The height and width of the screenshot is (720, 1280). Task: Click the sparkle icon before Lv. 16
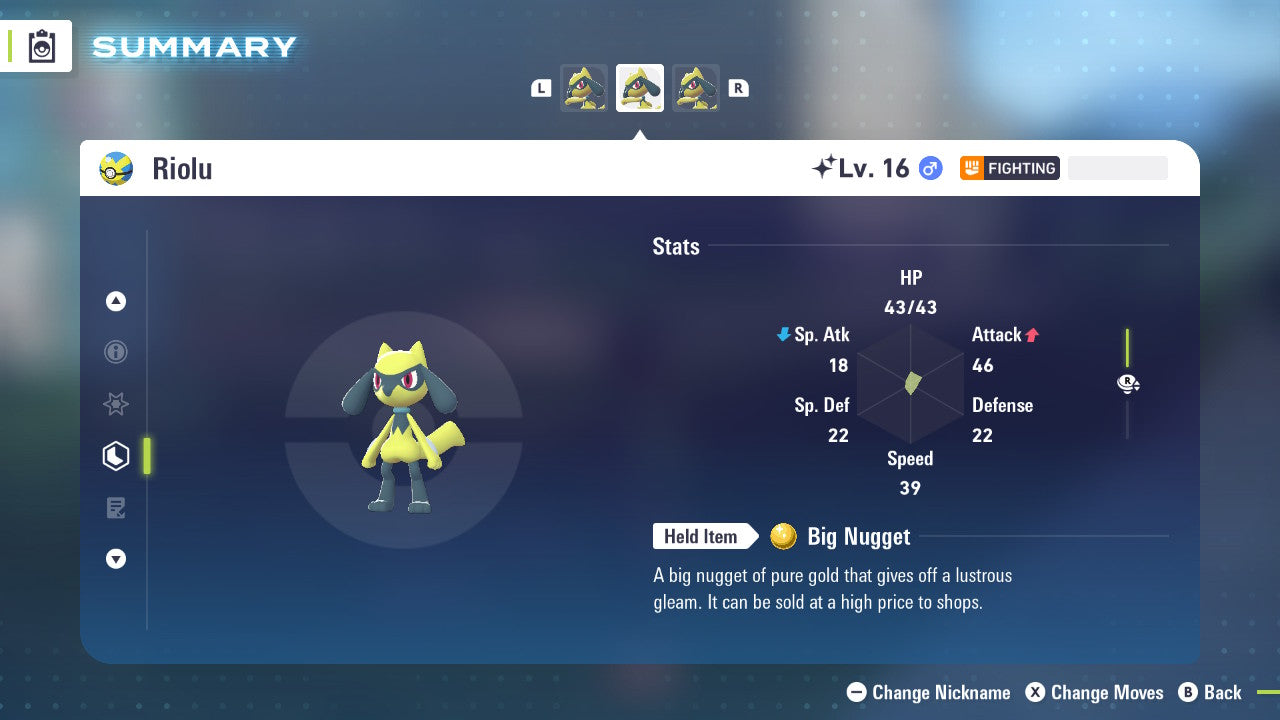(826, 166)
